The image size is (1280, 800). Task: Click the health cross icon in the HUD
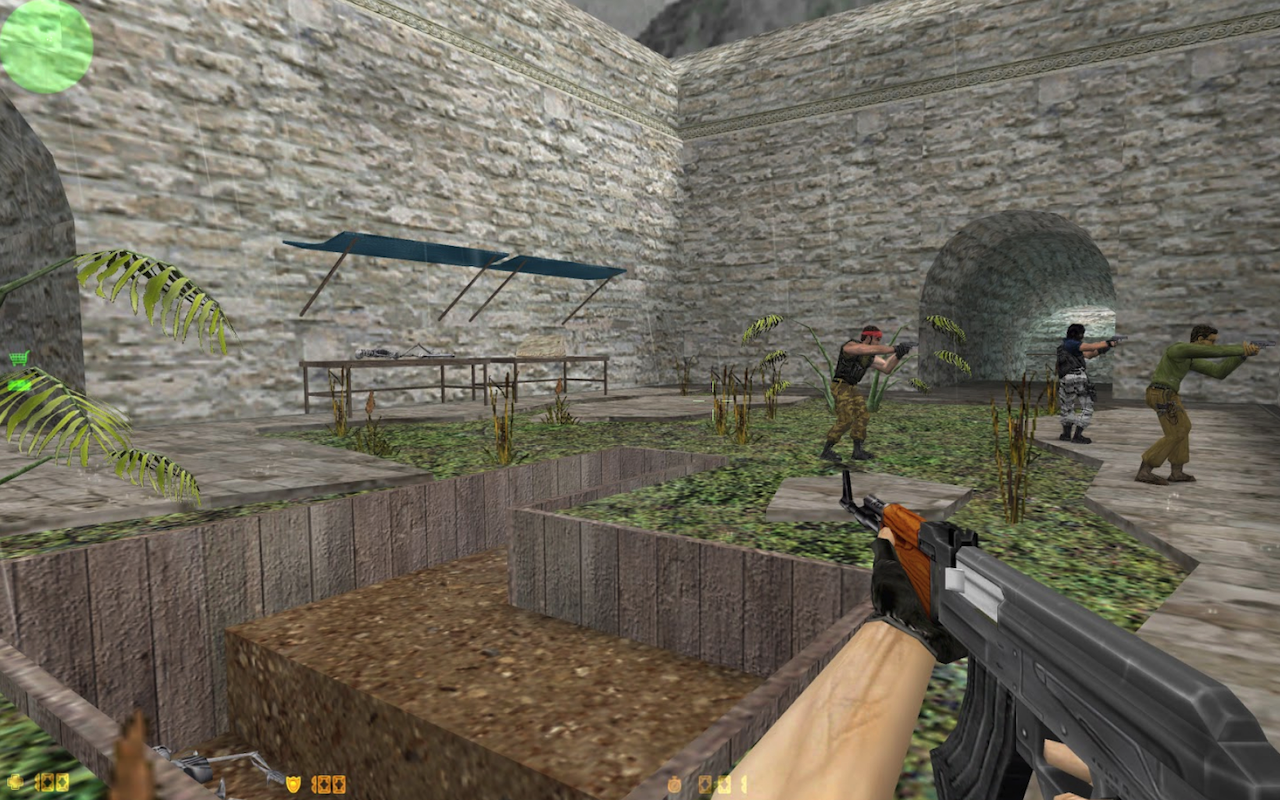tap(14, 783)
